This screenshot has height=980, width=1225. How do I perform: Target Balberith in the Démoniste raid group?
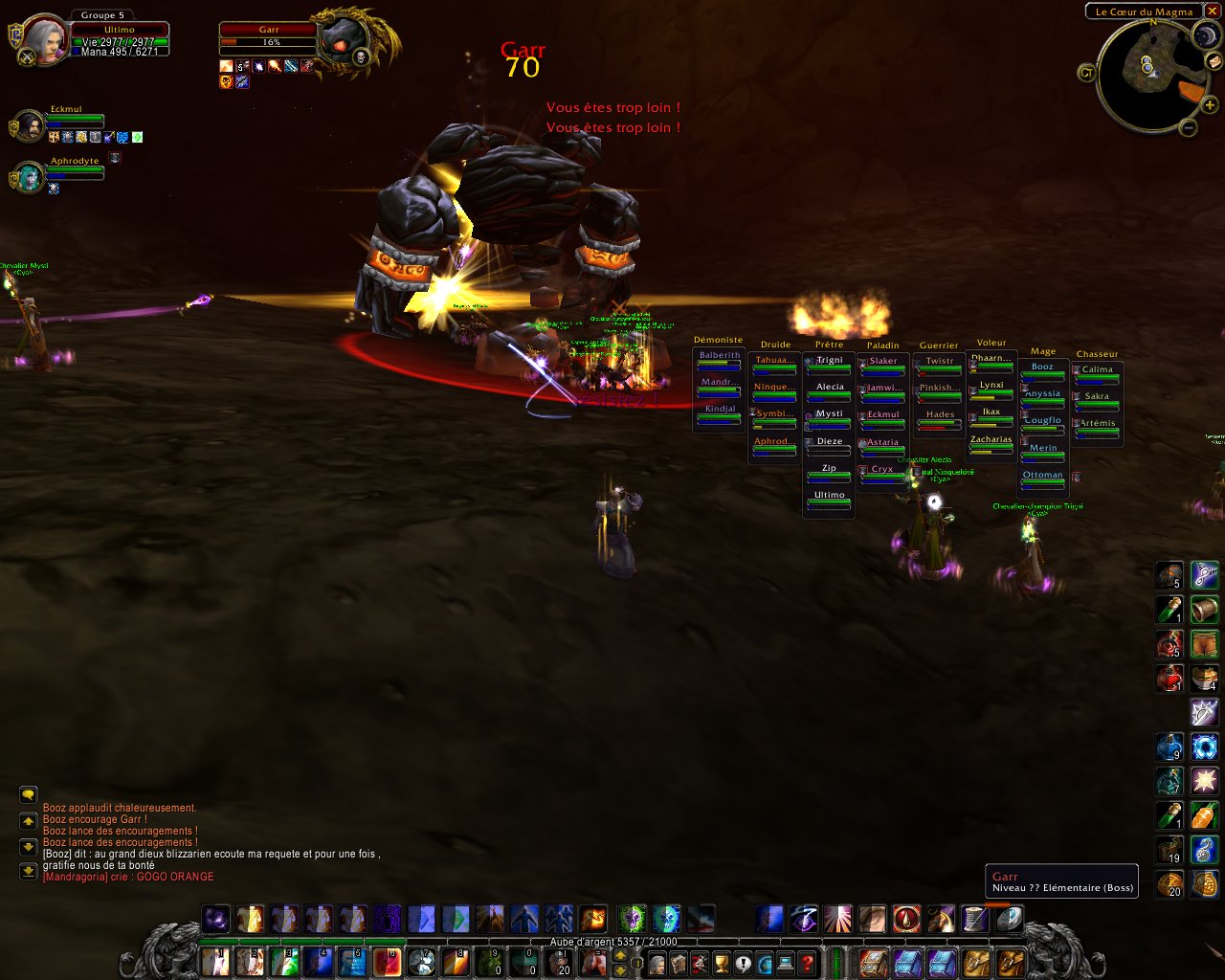point(719,359)
